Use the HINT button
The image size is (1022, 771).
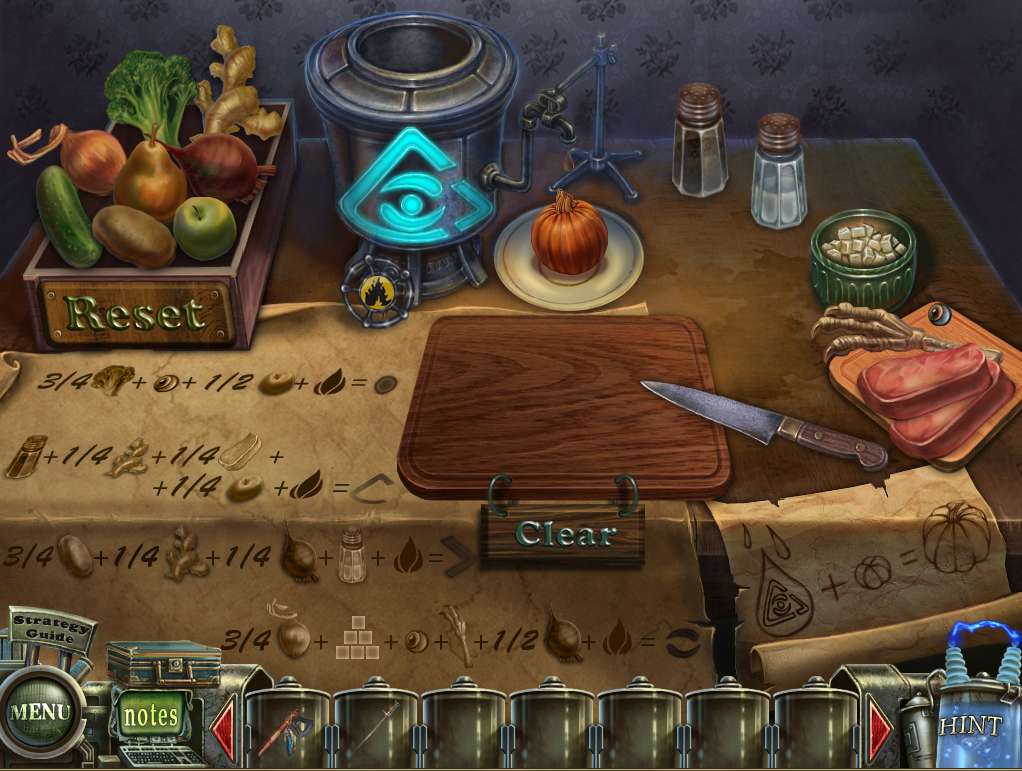pos(968,725)
